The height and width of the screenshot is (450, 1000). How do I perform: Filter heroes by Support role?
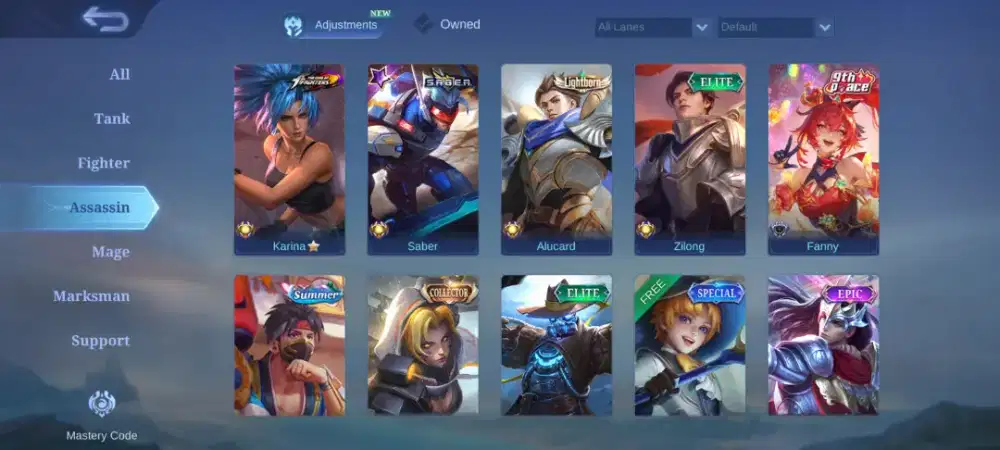[x=100, y=341]
